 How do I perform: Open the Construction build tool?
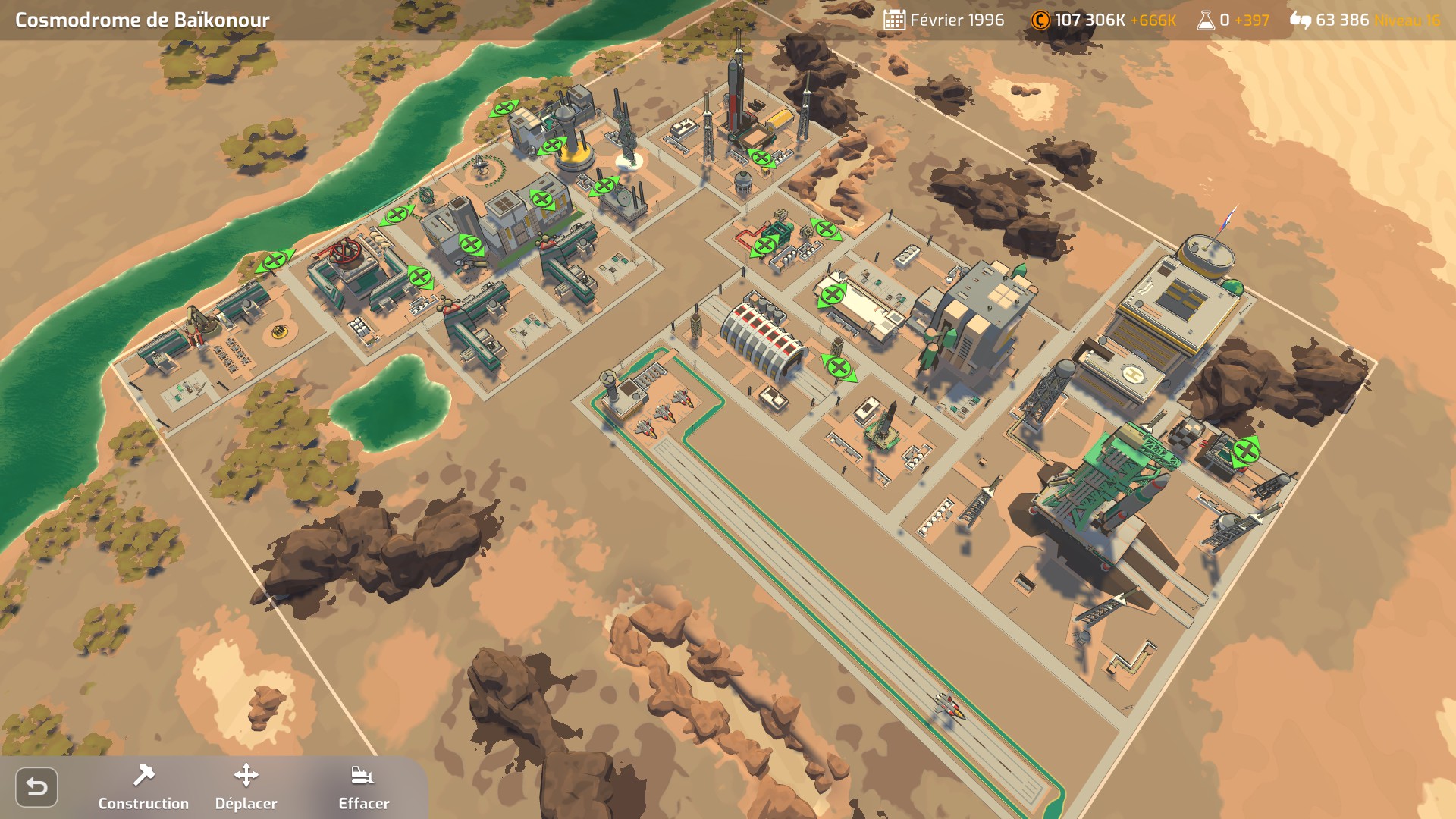(x=143, y=786)
